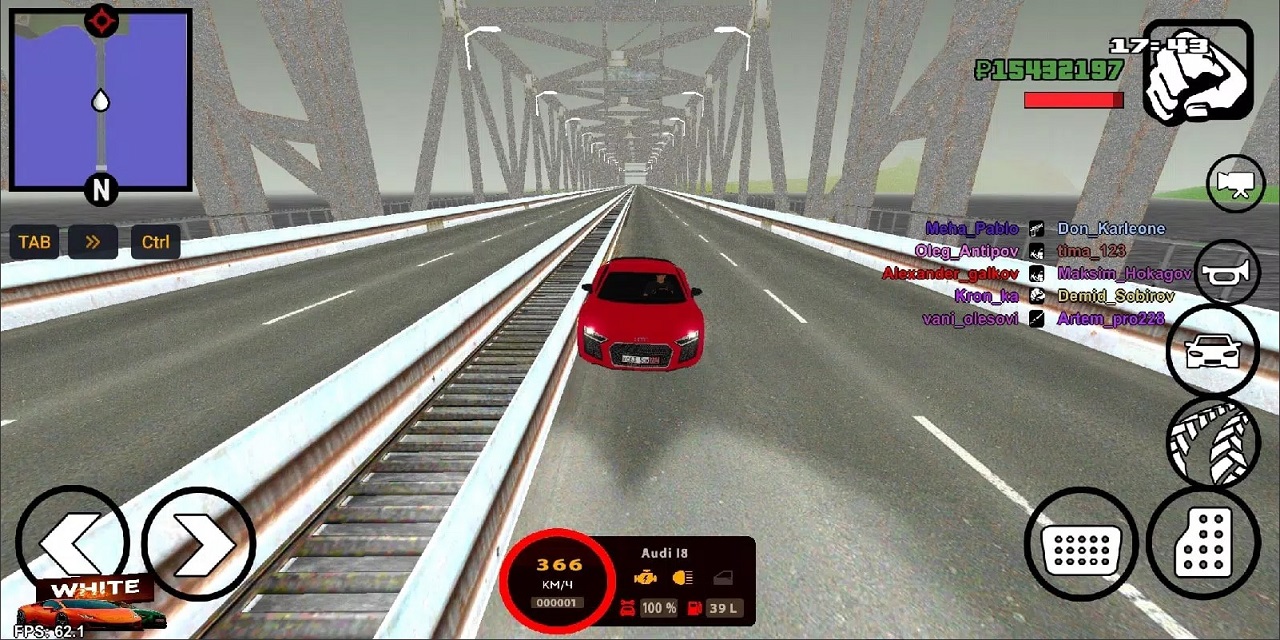Select player Artem_pro228 in the list
Screen dimensions: 1280x640
1110,319
